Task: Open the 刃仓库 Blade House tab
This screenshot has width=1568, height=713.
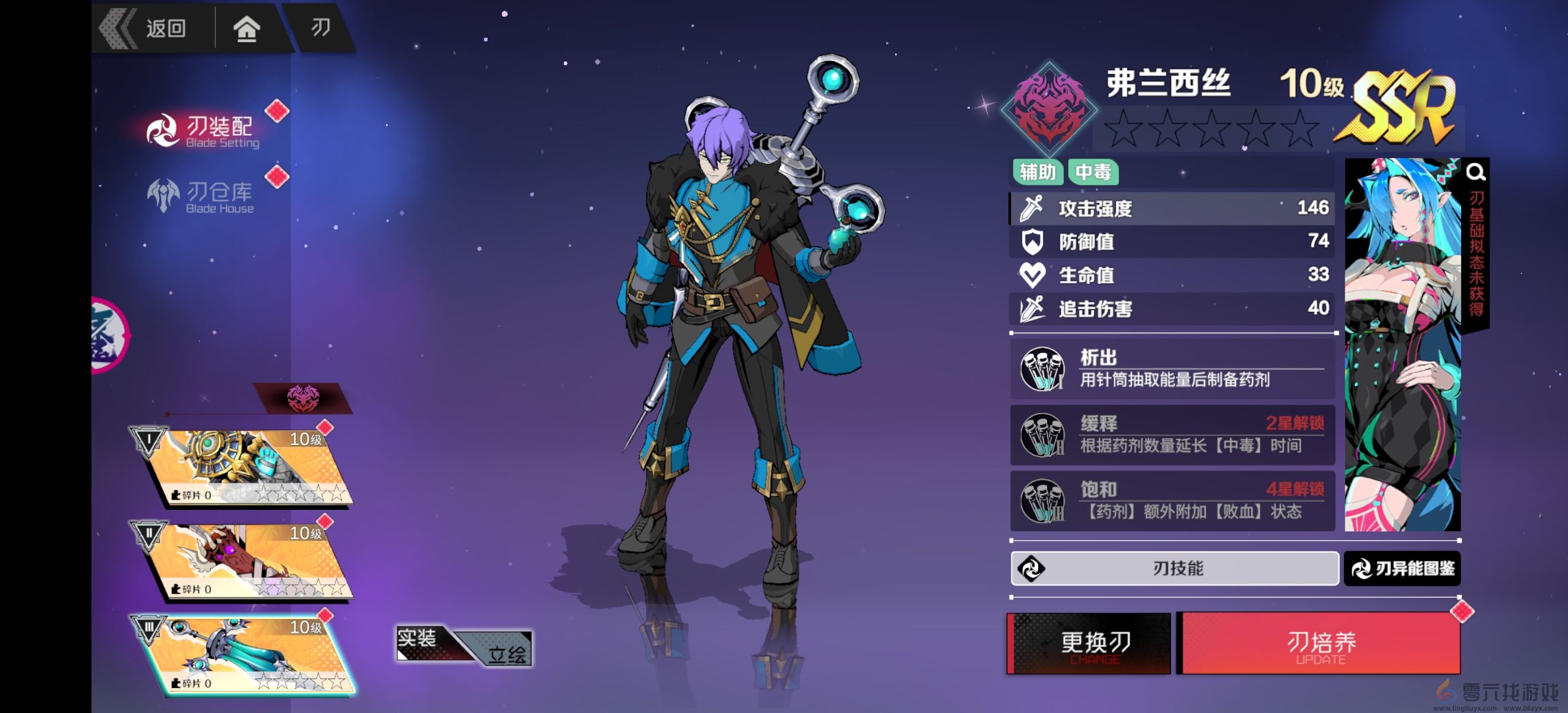Action: click(x=204, y=196)
